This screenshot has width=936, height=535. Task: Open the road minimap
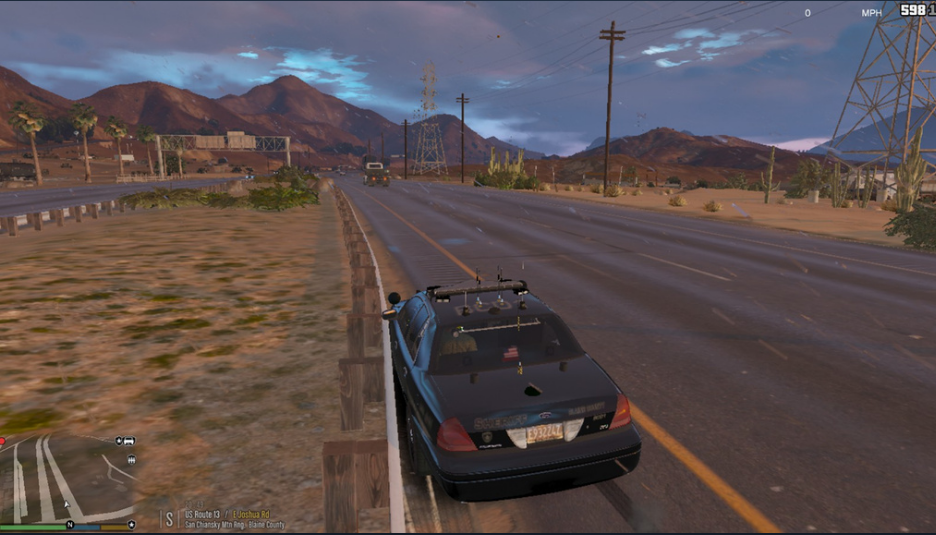68,478
